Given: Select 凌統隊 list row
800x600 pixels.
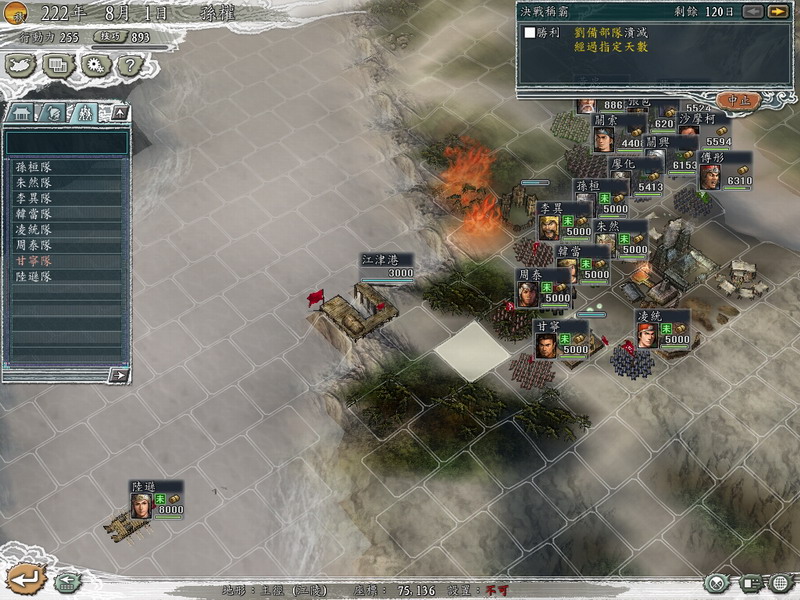Looking at the screenshot, I should pyautogui.click(x=33, y=229).
